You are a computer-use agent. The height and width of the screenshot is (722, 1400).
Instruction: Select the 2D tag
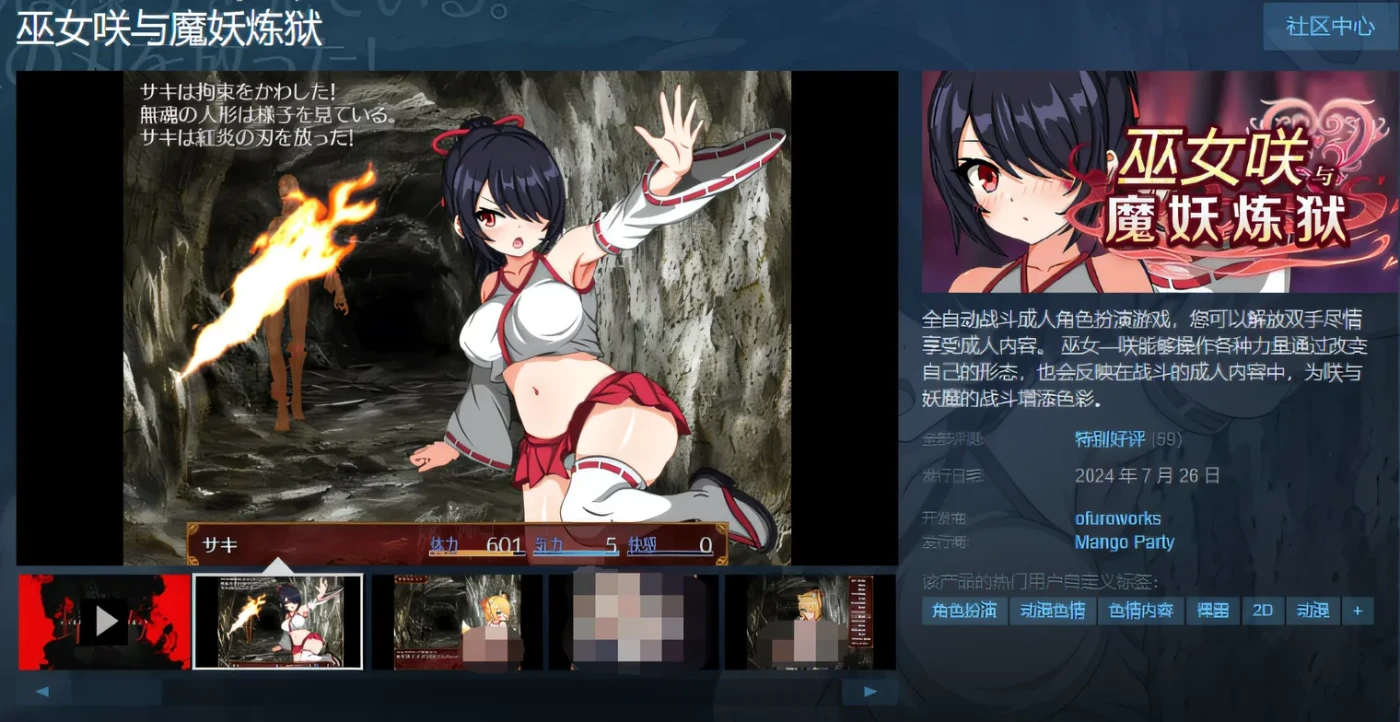[1262, 610]
